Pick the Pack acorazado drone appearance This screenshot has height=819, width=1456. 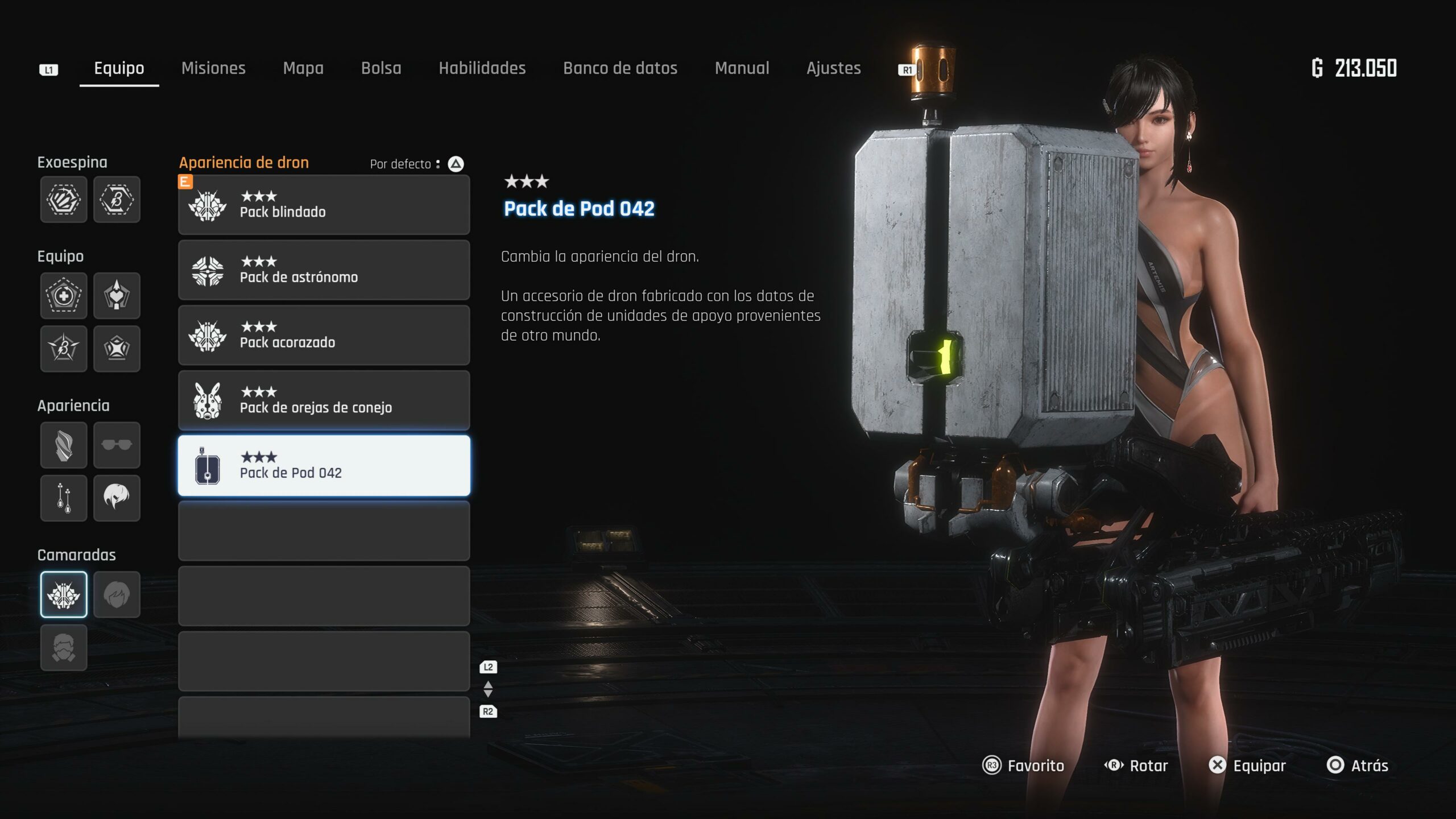pos(324,336)
